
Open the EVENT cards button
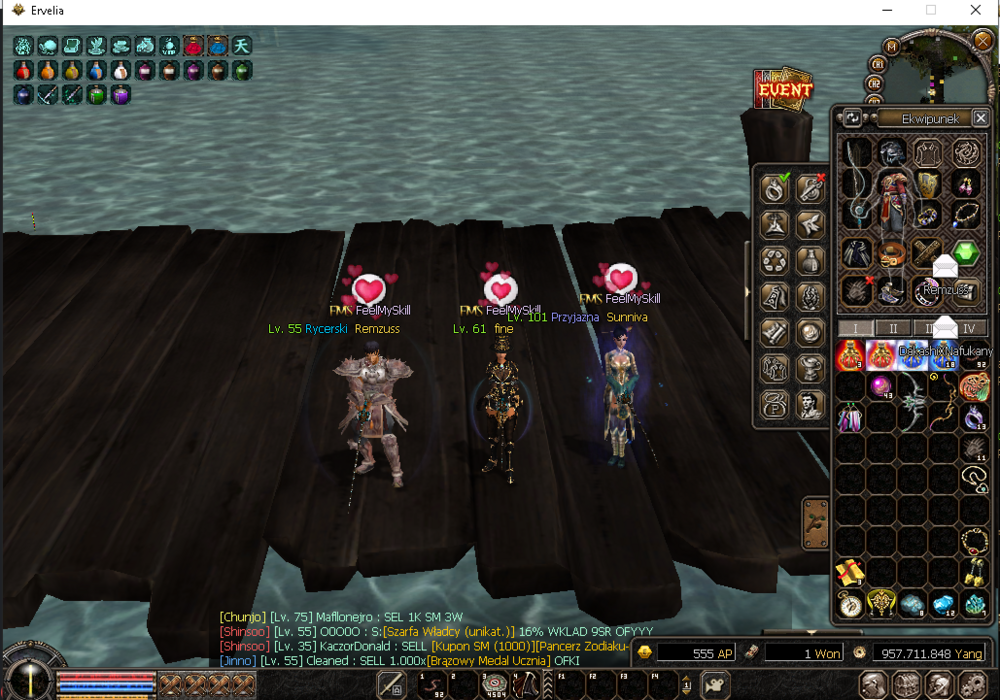click(x=784, y=90)
